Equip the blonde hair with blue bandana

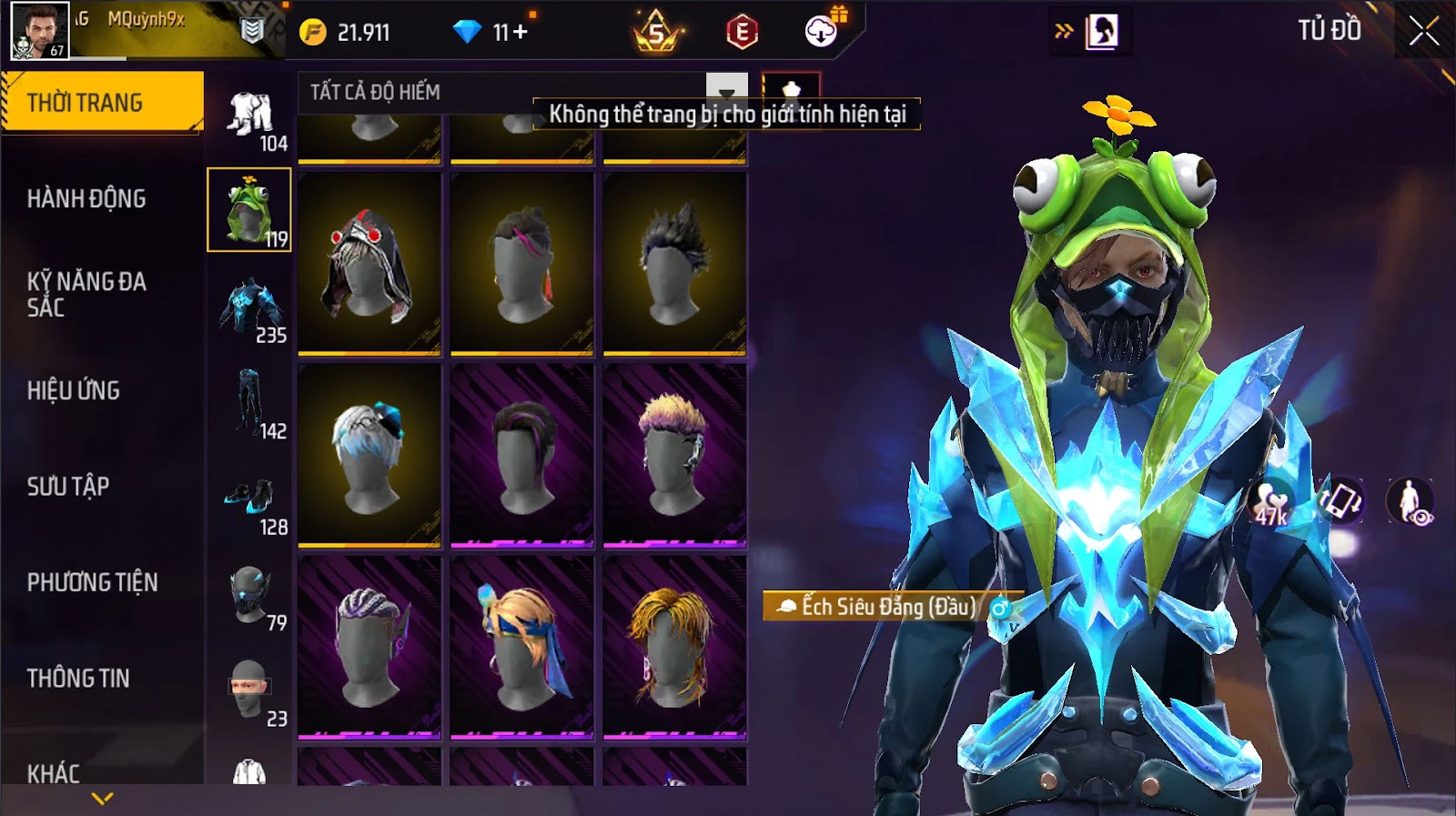pos(521,646)
